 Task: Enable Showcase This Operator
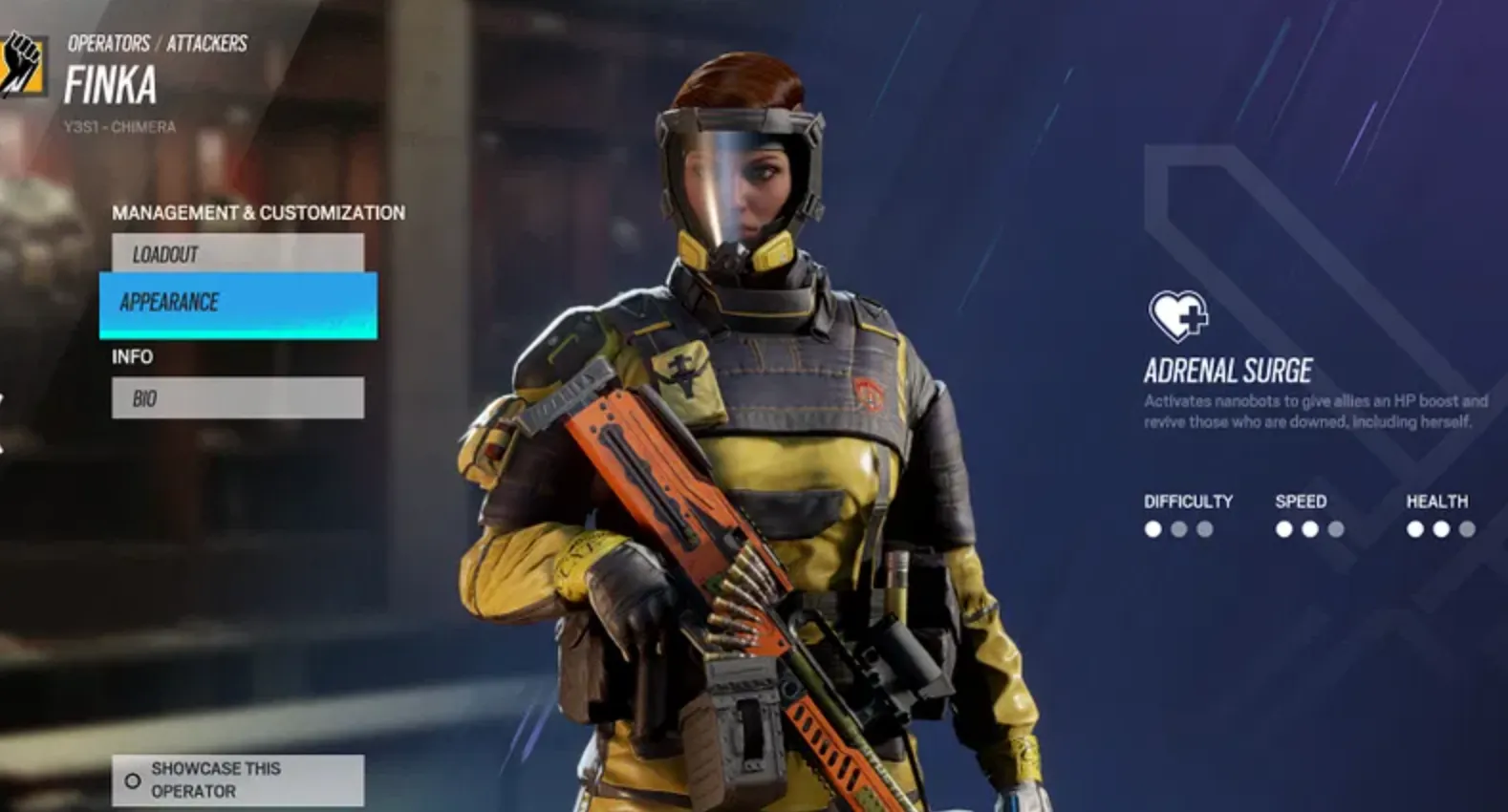(x=236, y=780)
